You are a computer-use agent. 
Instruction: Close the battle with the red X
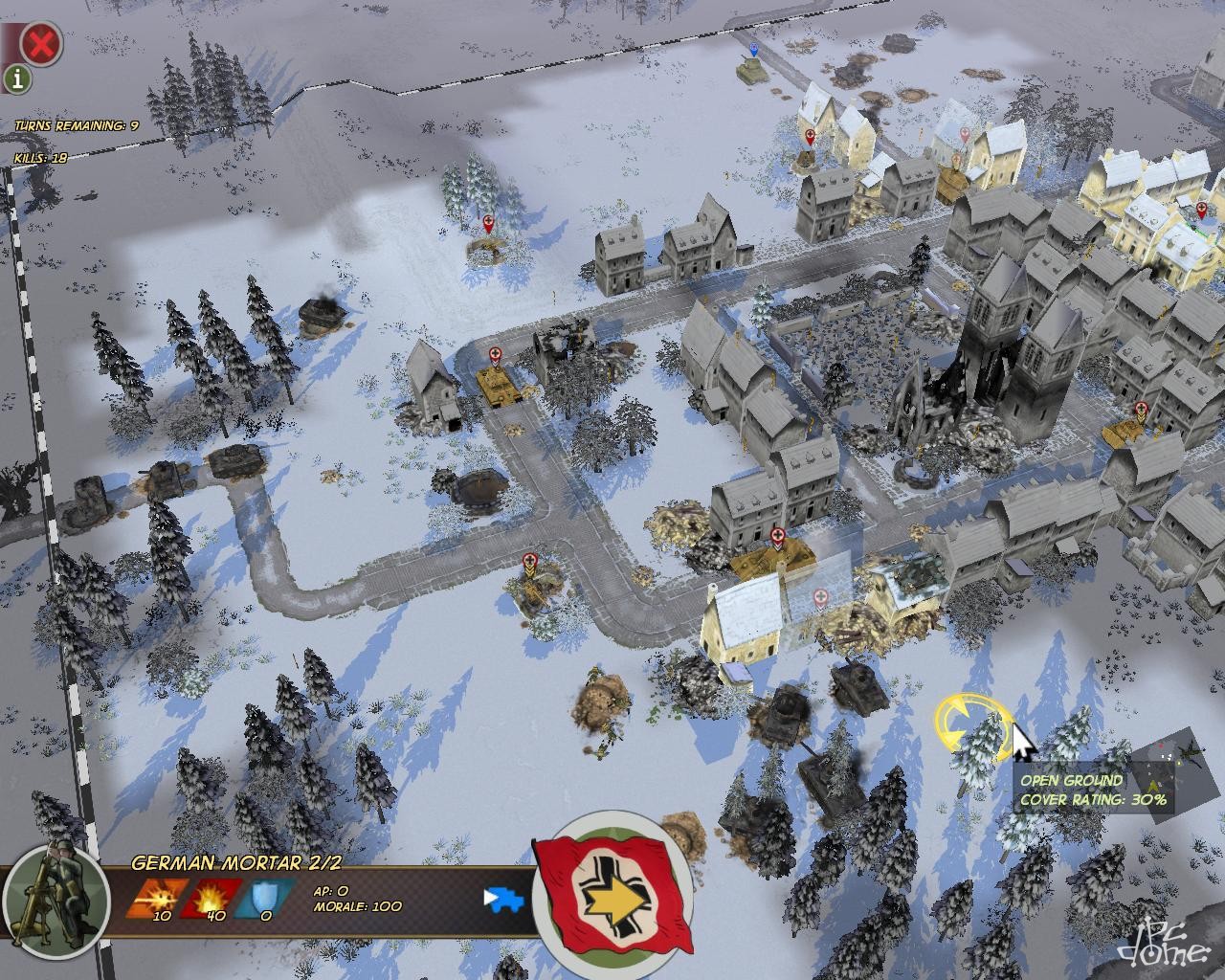point(41,43)
